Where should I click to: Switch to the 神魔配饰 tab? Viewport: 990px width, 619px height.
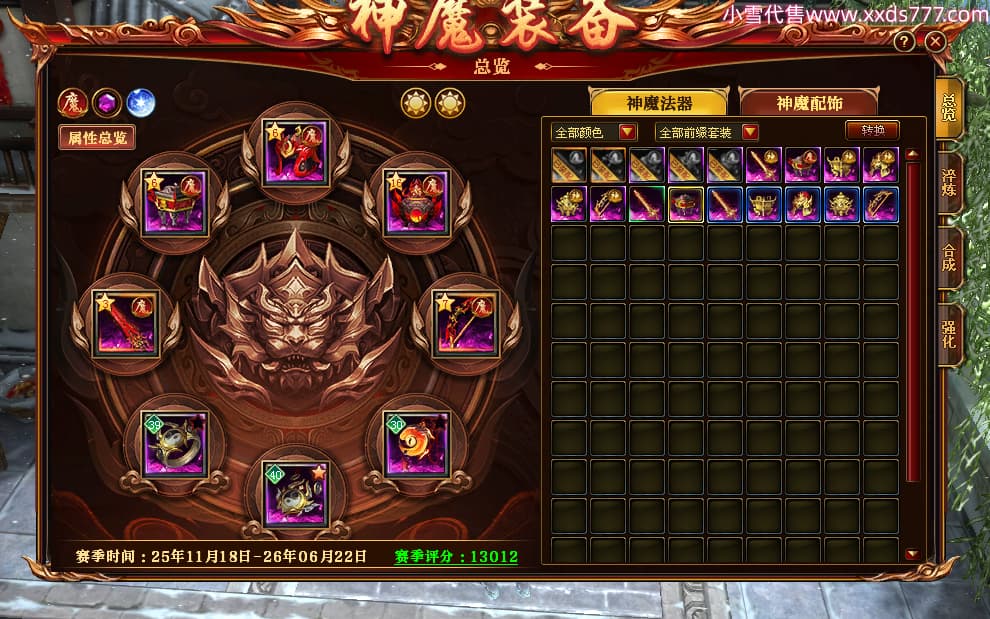[809, 103]
